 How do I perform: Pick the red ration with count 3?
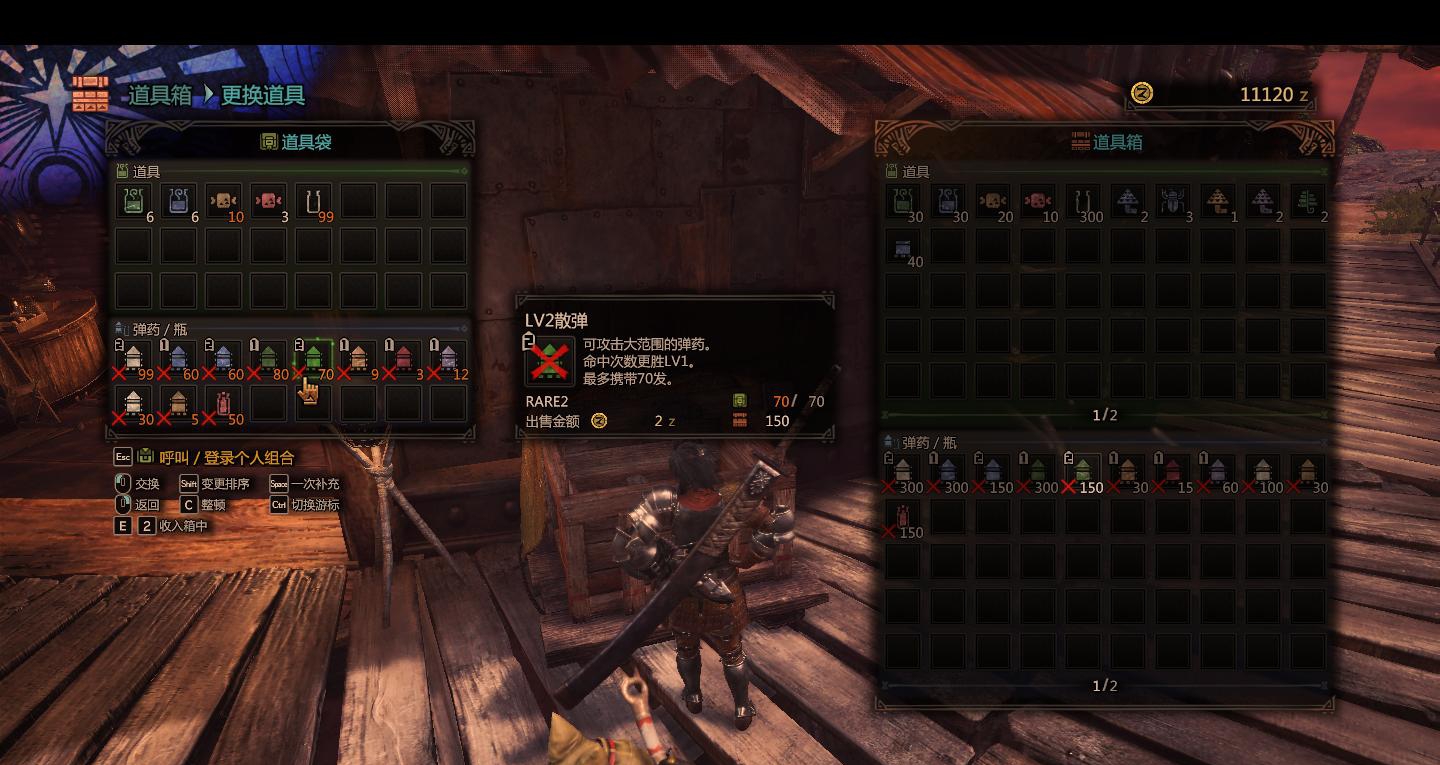(x=268, y=201)
